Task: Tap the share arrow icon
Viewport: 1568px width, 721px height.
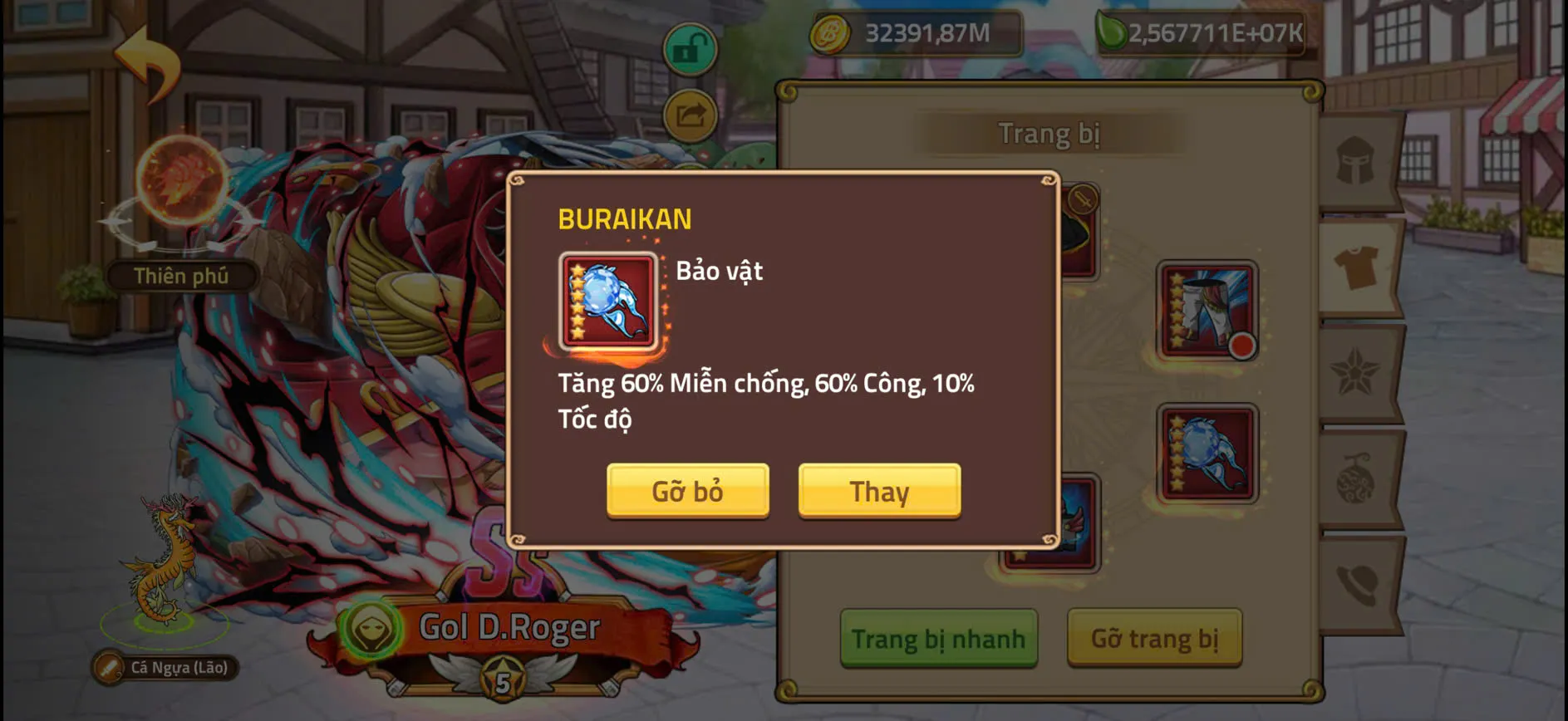Action: (688, 116)
